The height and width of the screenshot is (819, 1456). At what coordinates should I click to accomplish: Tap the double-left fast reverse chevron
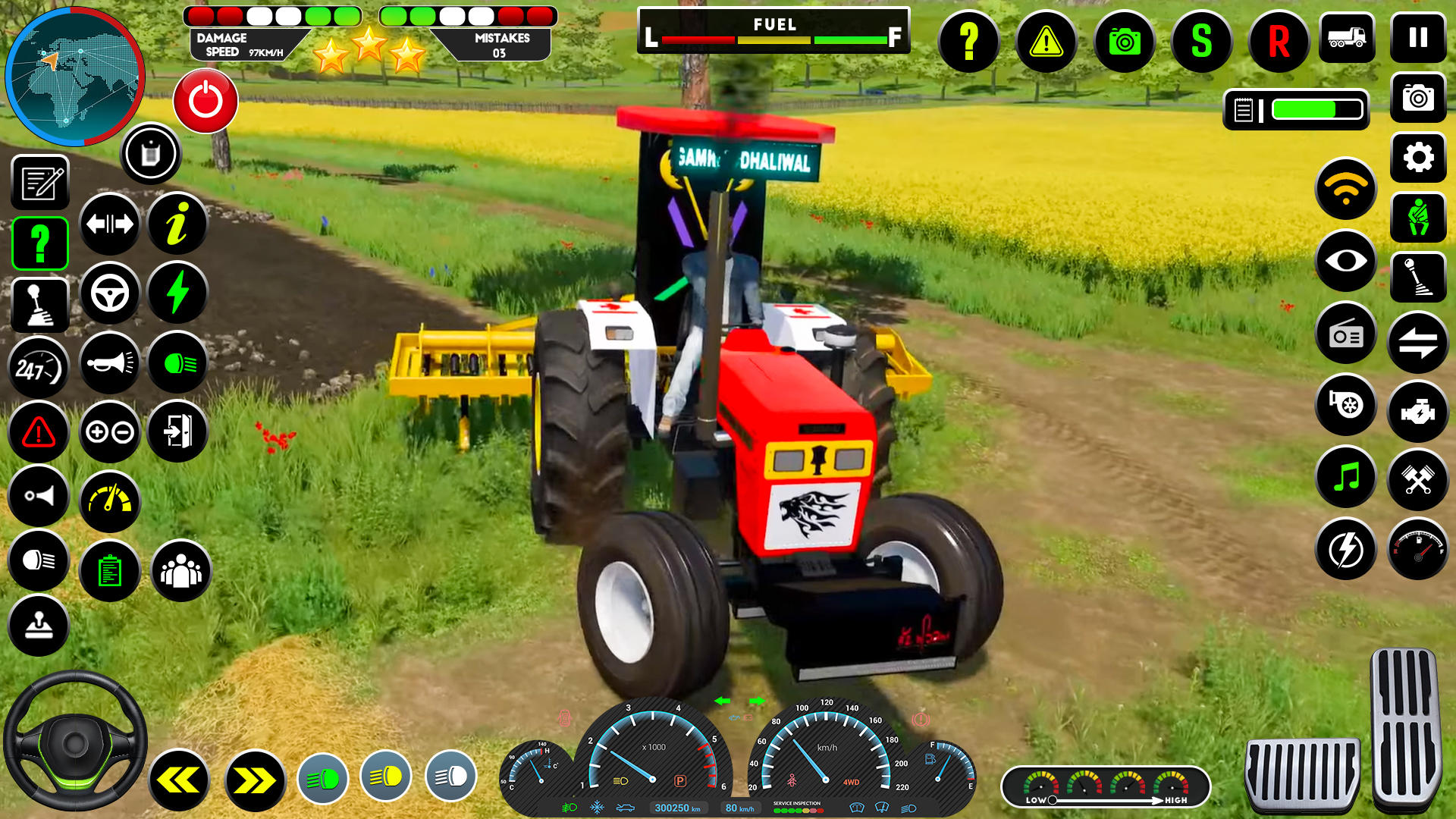[178, 779]
